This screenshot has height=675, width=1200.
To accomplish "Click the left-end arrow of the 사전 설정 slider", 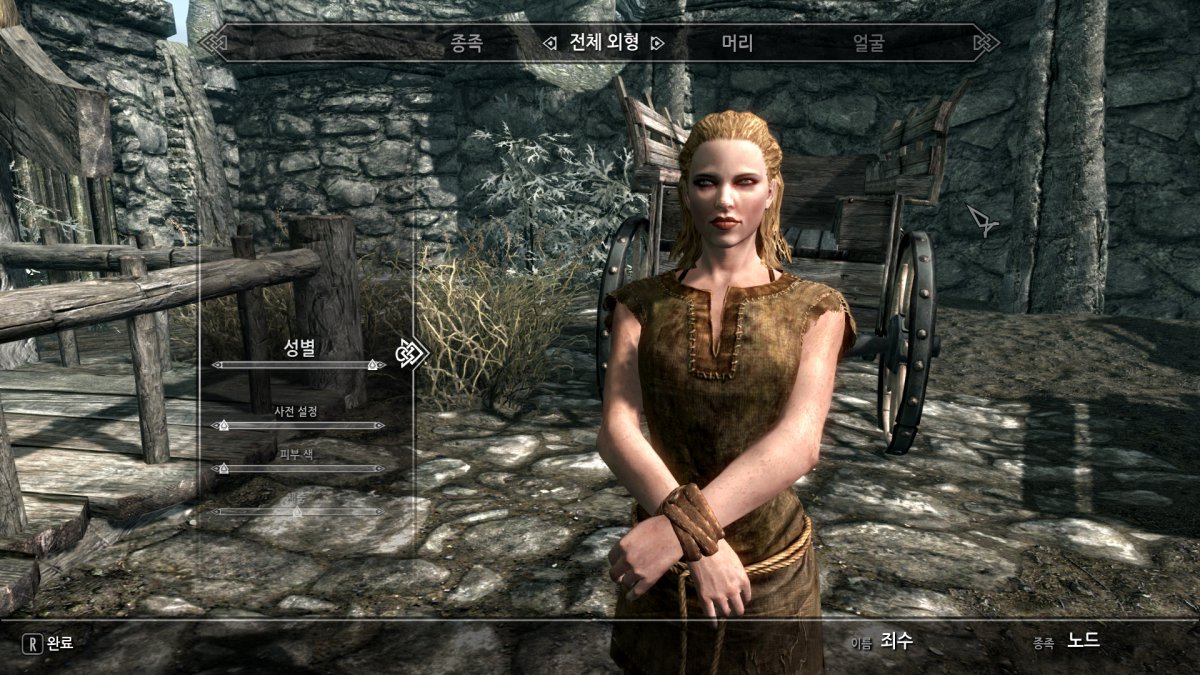I will click(214, 425).
